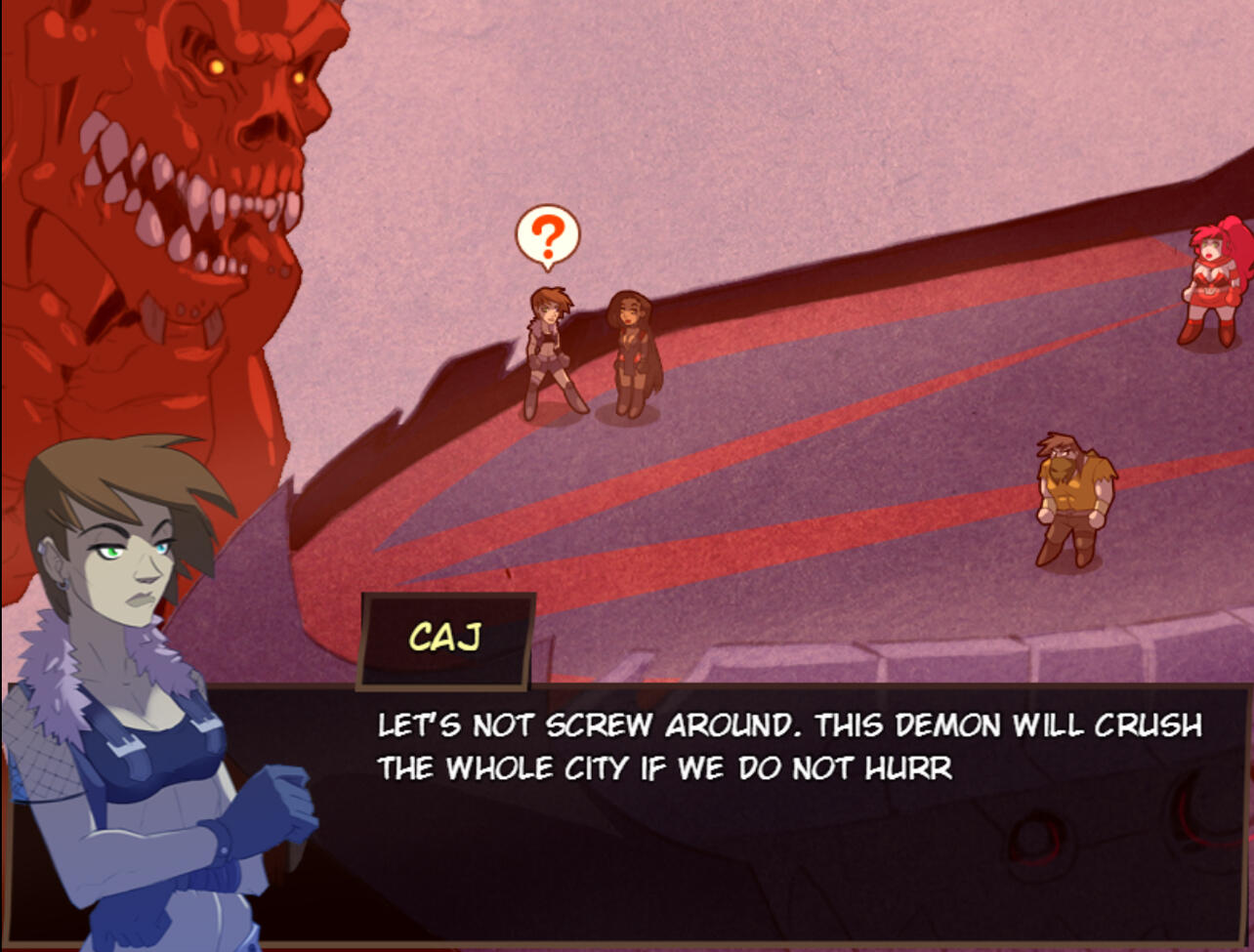Advance the dialogue by clicking Caj's text box
This screenshot has height=952, width=1254.
pyautogui.click(x=781, y=810)
